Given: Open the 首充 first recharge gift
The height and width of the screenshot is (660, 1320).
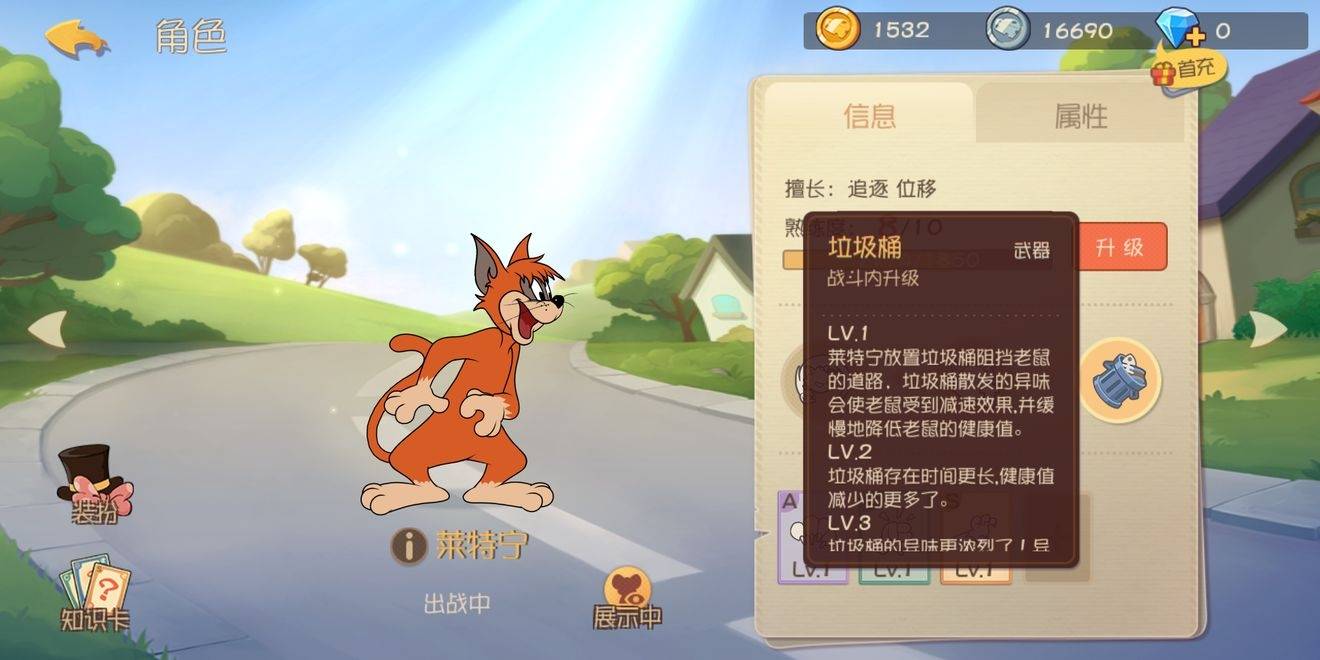Looking at the screenshot, I should point(1188,70).
